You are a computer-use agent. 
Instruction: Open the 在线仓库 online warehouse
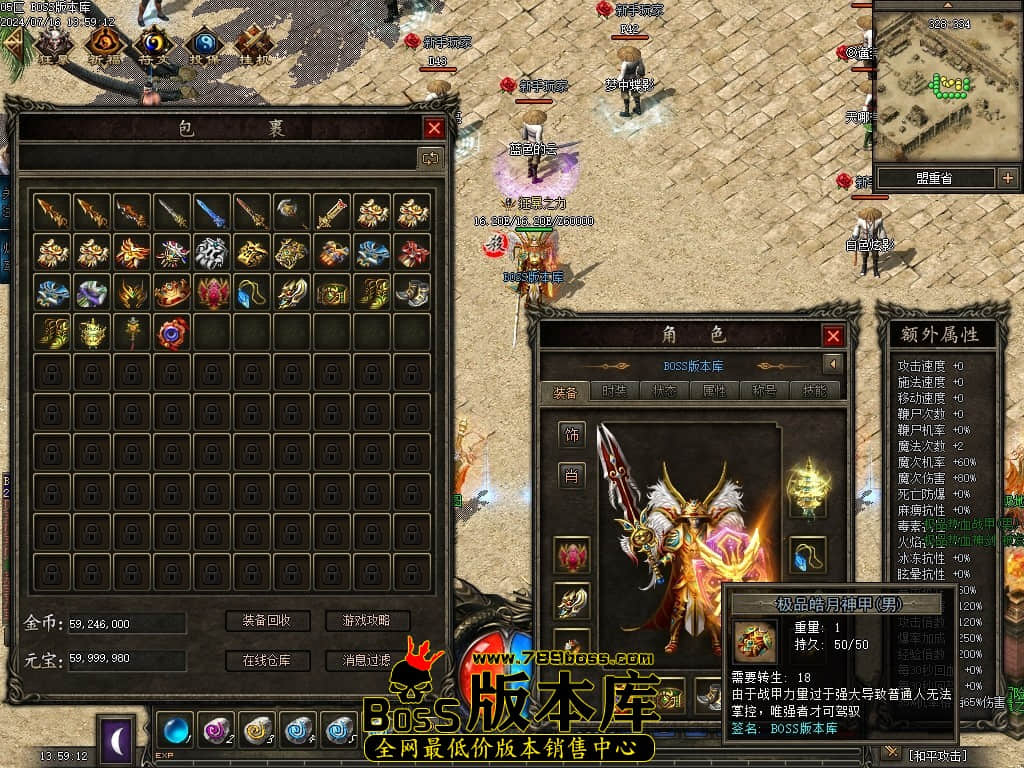tap(266, 661)
